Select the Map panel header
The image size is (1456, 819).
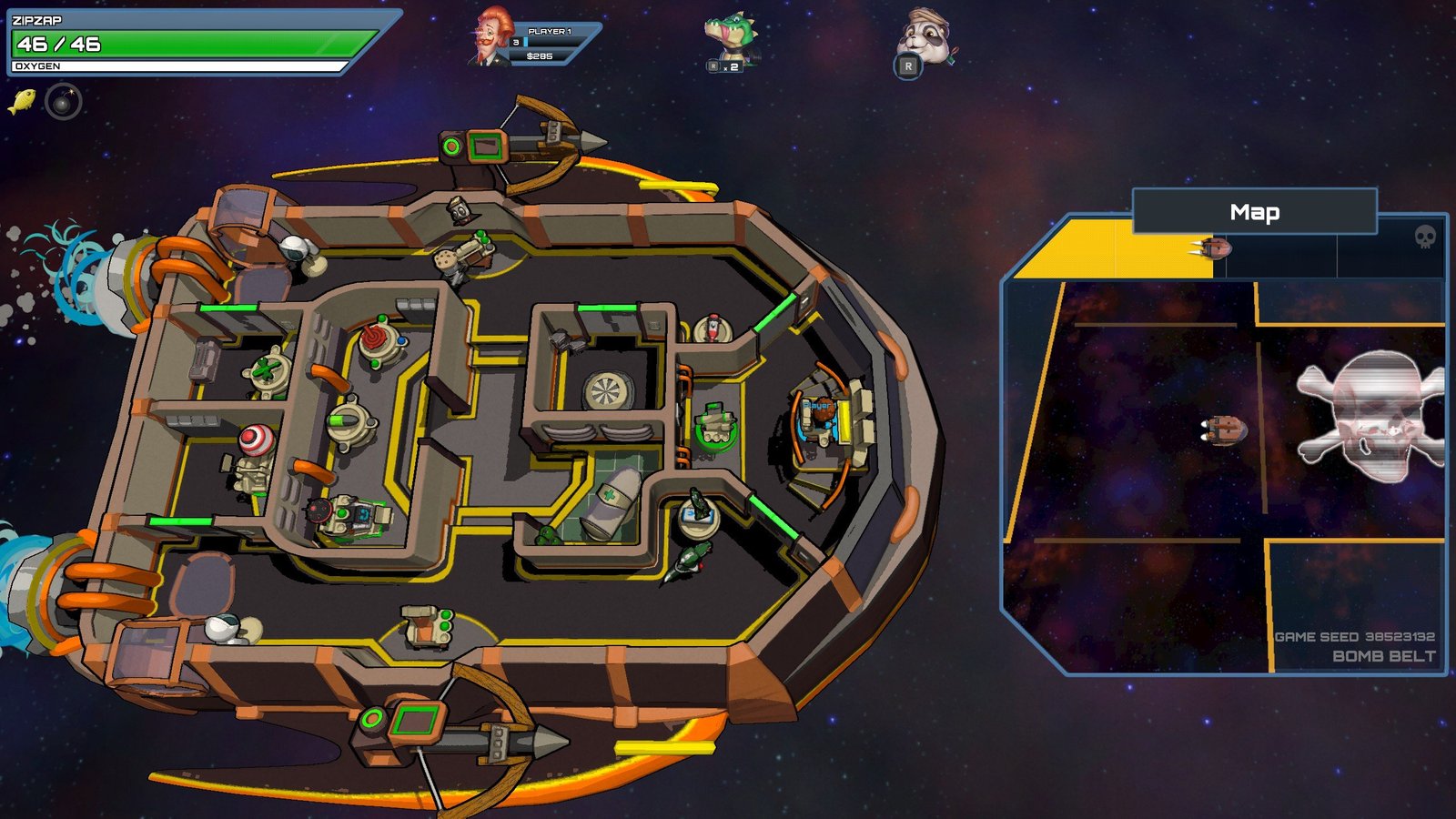1254,212
